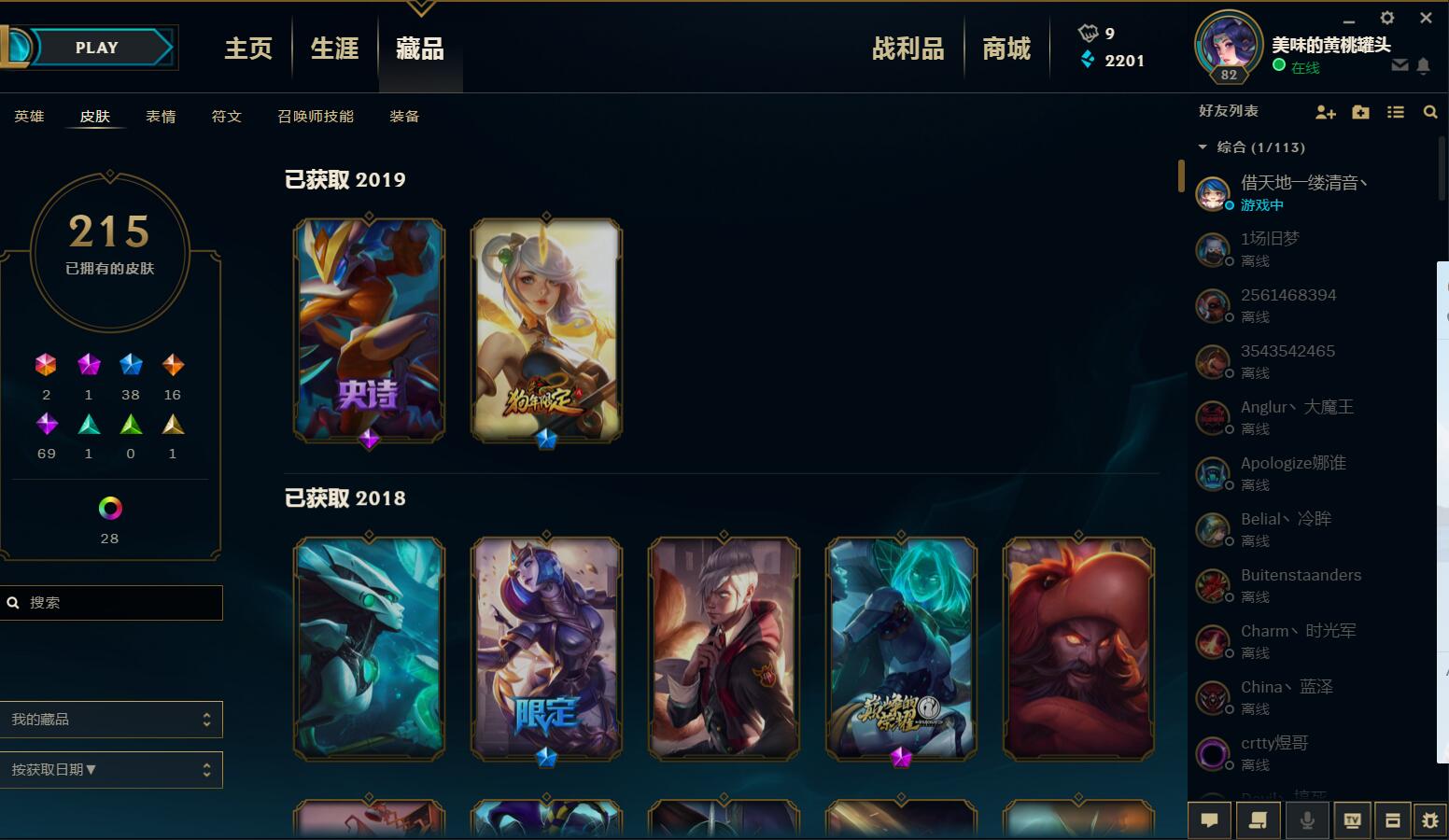Switch to the 英雄 tab
Image resolution: width=1449 pixels, height=840 pixels.
pyautogui.click(x=28, y=116)
